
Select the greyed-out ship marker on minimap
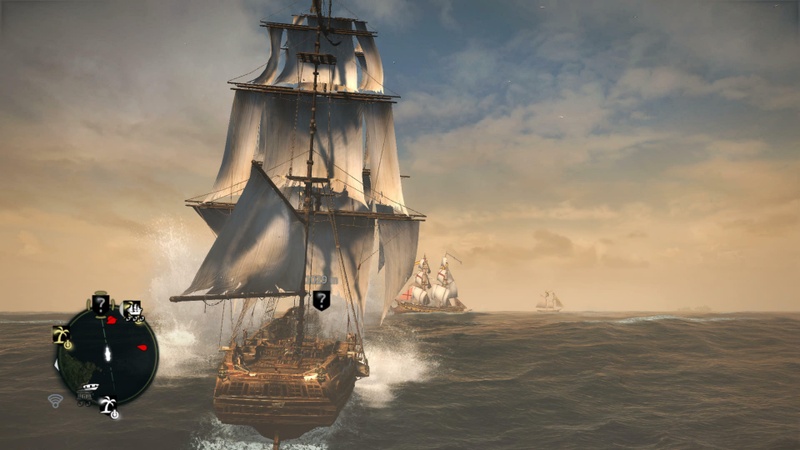pos(88,390)
